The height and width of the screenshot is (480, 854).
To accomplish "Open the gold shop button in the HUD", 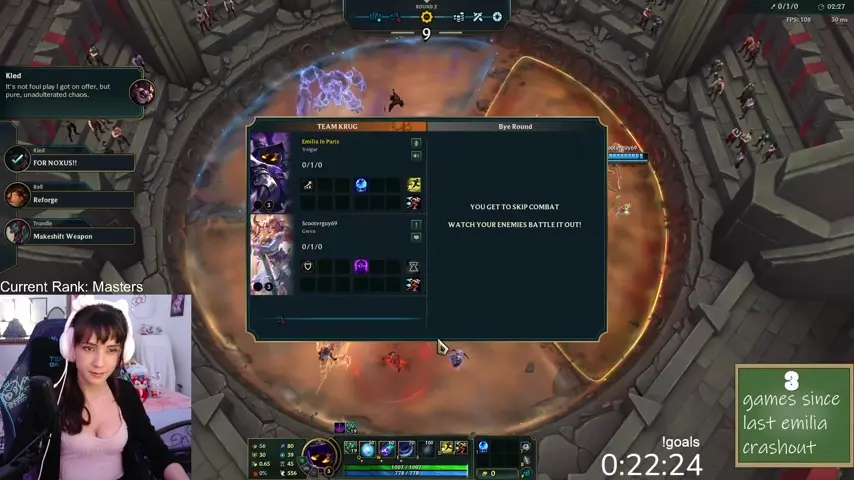I will 492,473.
